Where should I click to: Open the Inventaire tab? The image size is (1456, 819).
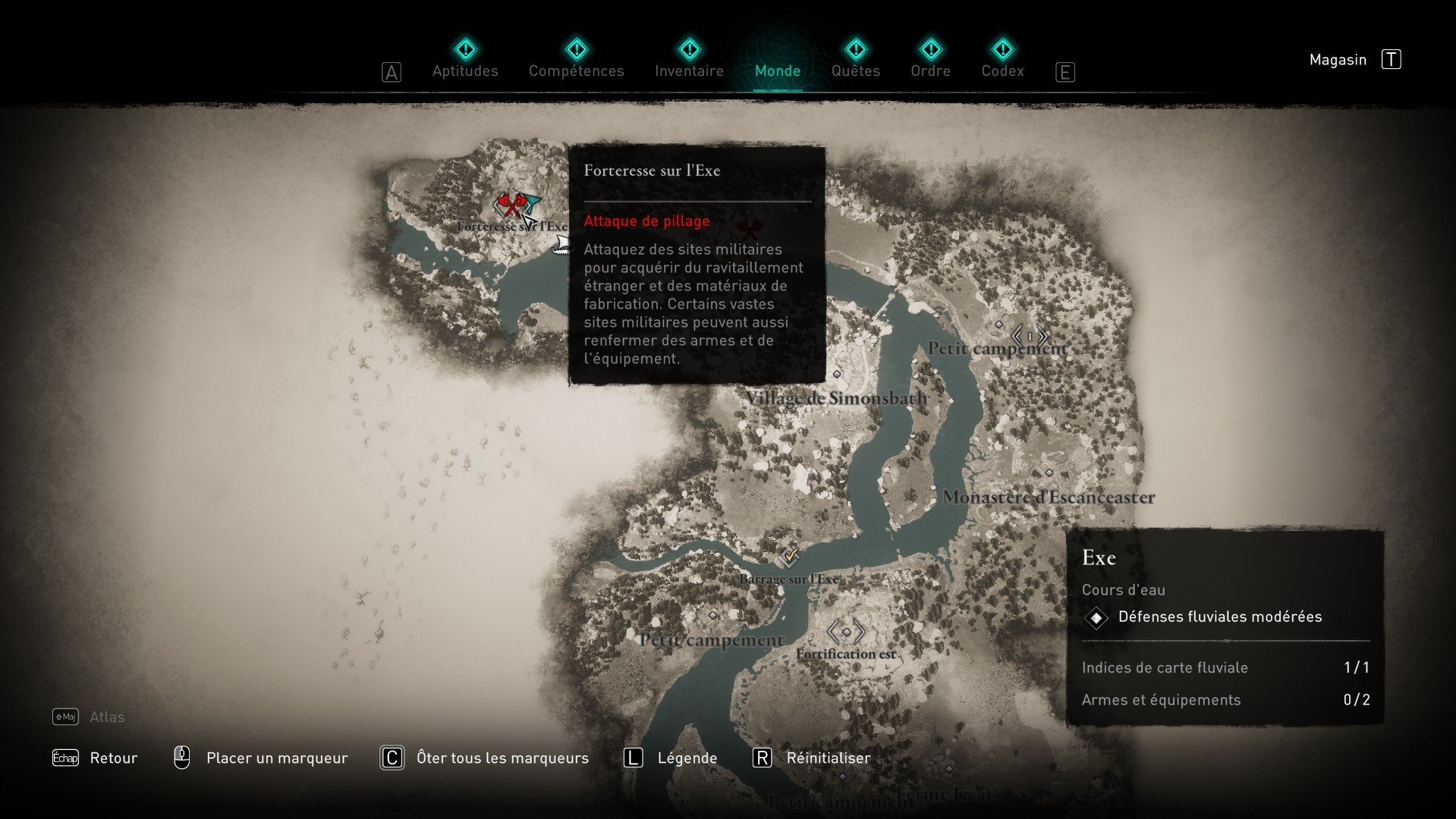click(x=688, y=70)
